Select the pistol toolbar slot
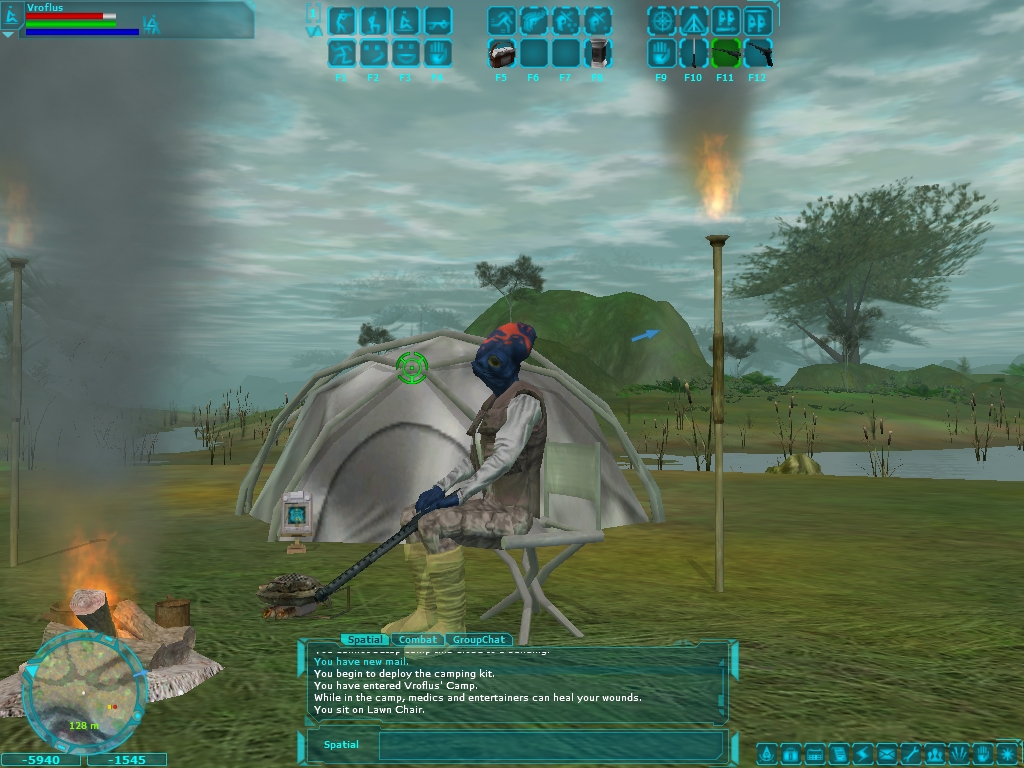 757,52
